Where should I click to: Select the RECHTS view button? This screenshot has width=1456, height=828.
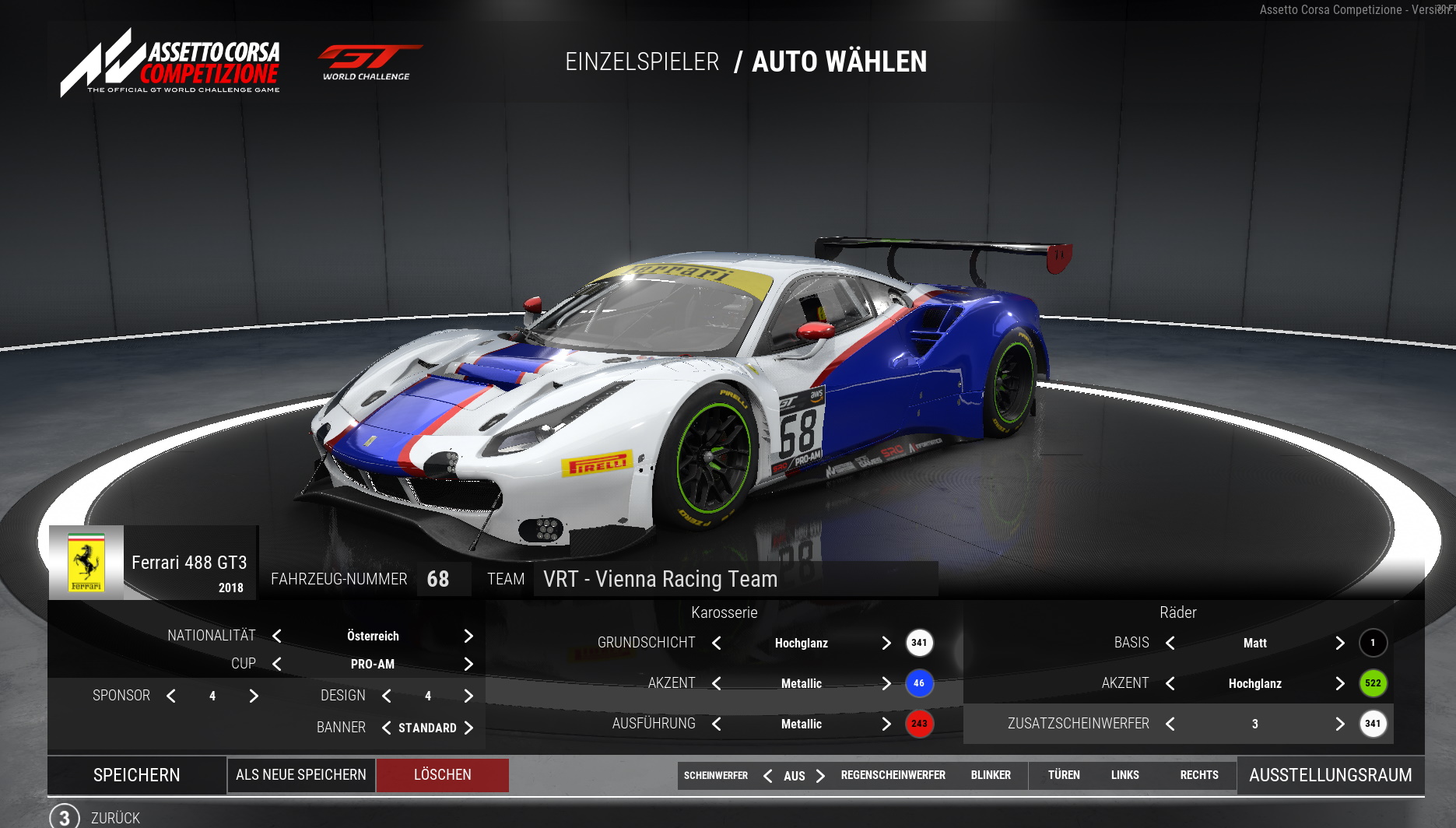[1199, 775]
